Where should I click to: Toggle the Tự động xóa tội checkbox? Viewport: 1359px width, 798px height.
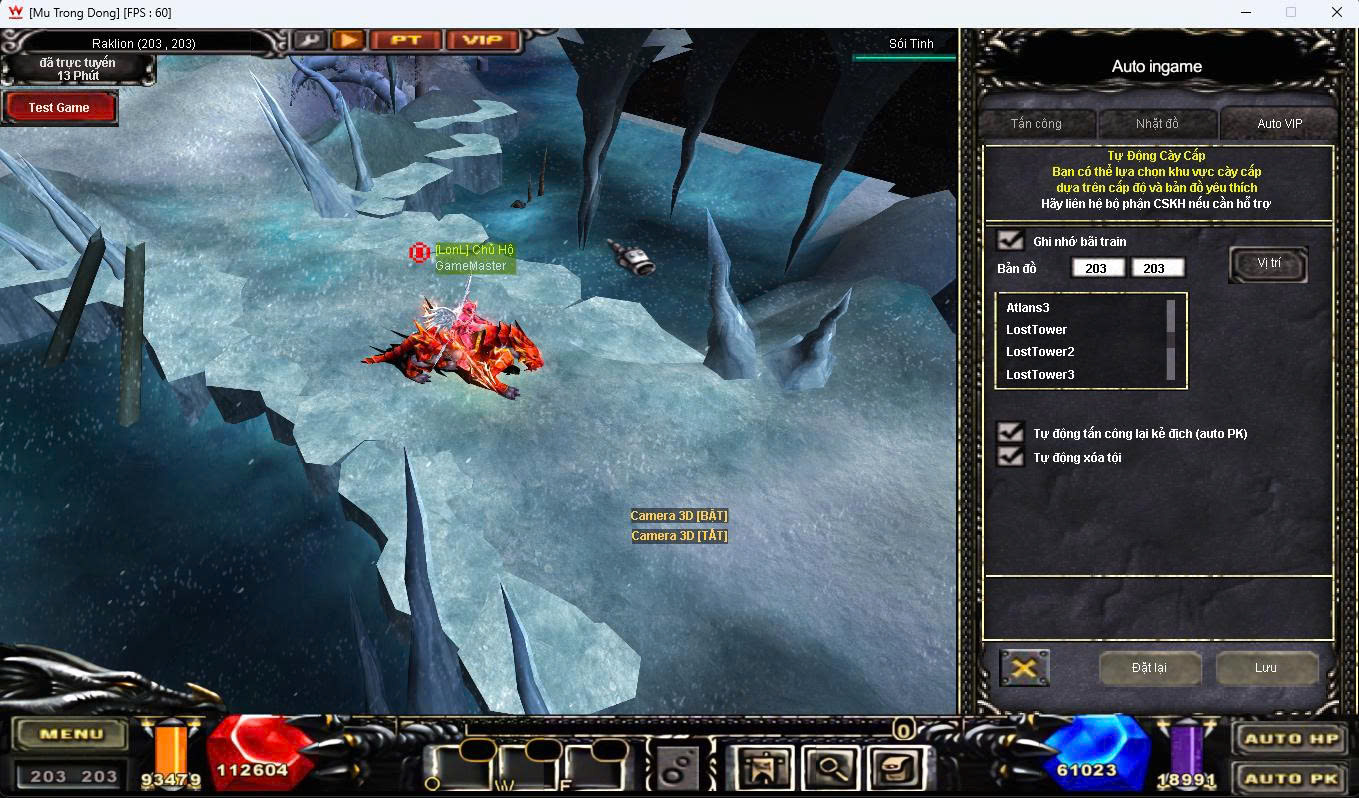coord(1011,457)
